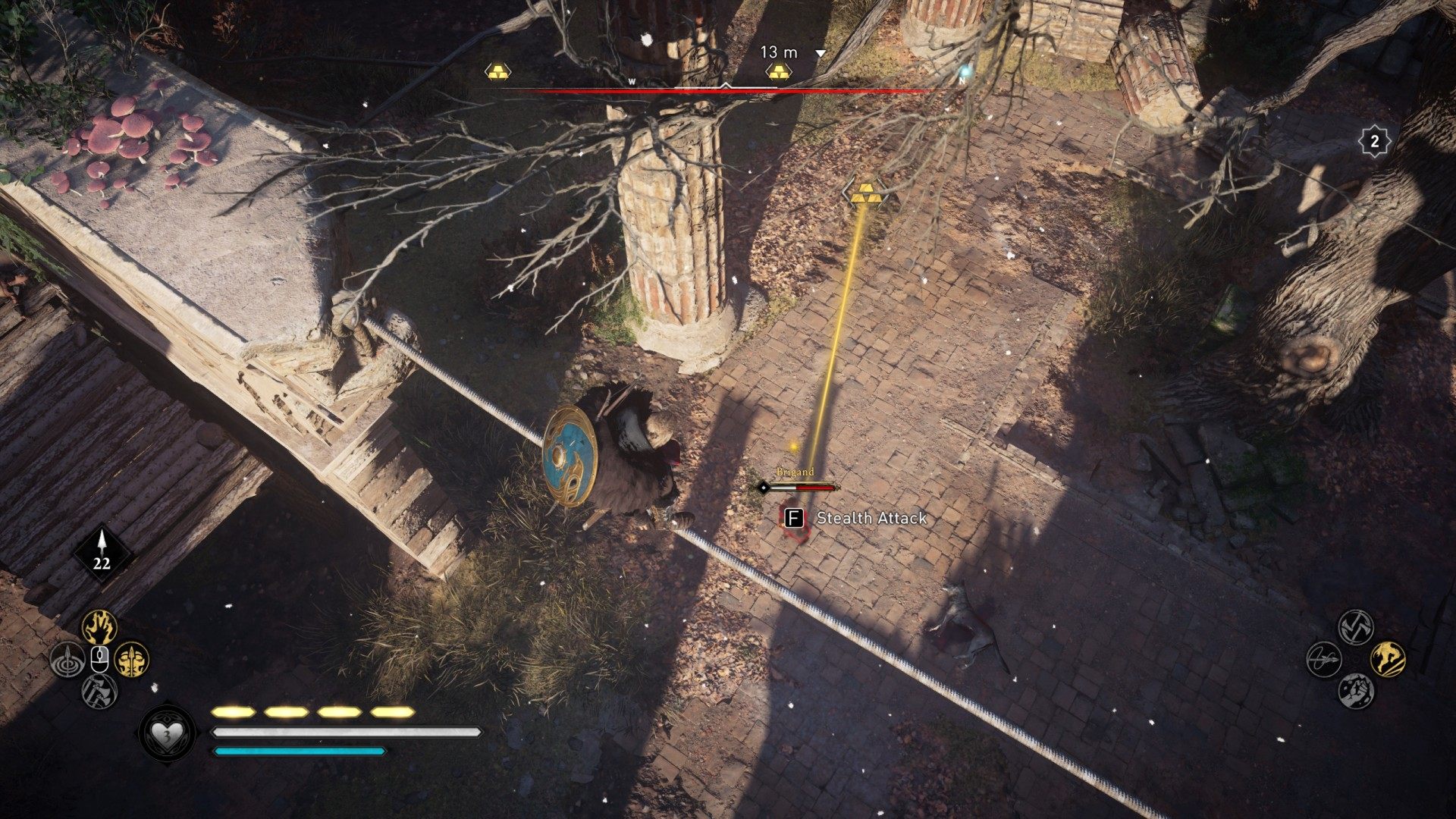Trigger the throwing axes ability
Viewport: 1456px width, 819px height.
[99, 691]
